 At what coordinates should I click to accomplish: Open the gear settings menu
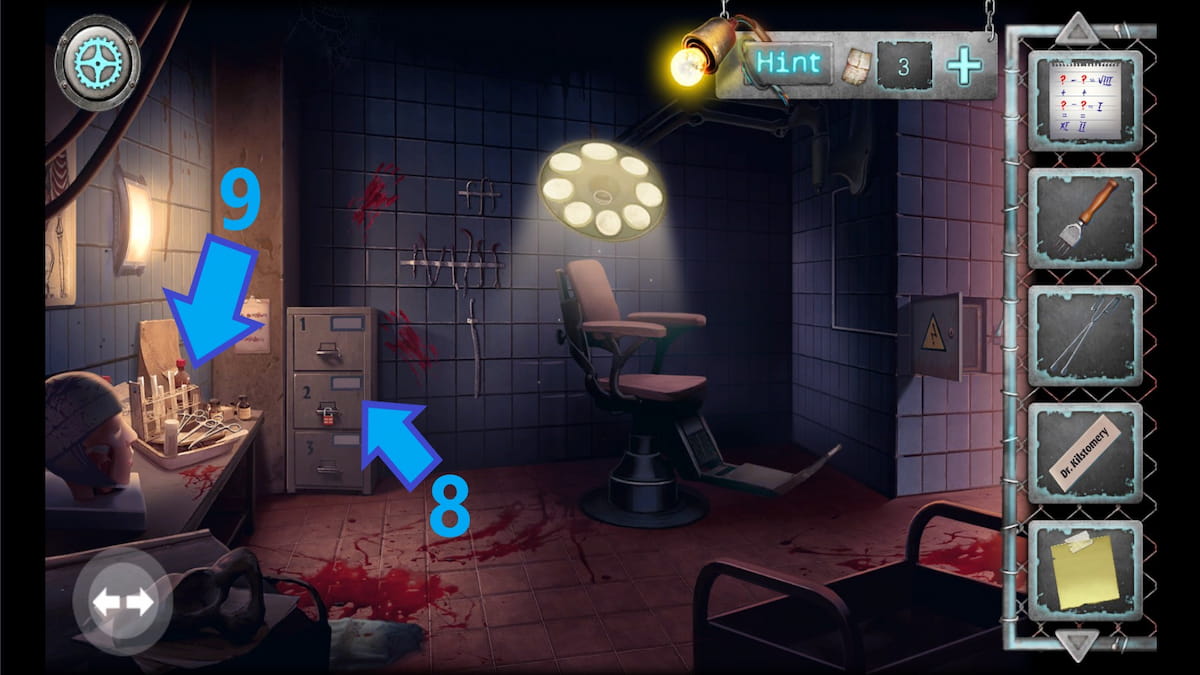97,62
